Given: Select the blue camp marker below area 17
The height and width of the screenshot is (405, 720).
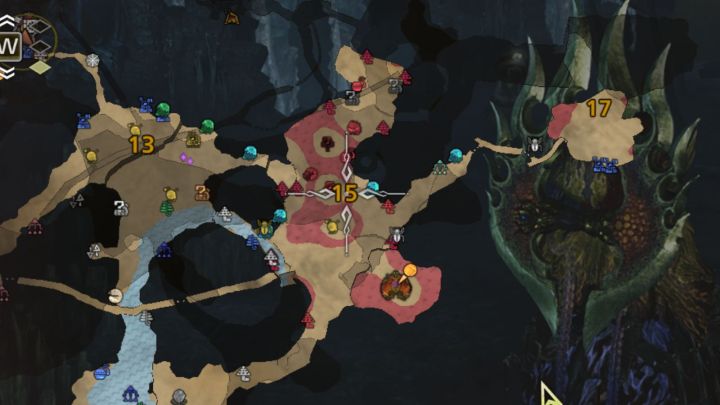Looking at the screenshot, I should click(x=603, y=165).
